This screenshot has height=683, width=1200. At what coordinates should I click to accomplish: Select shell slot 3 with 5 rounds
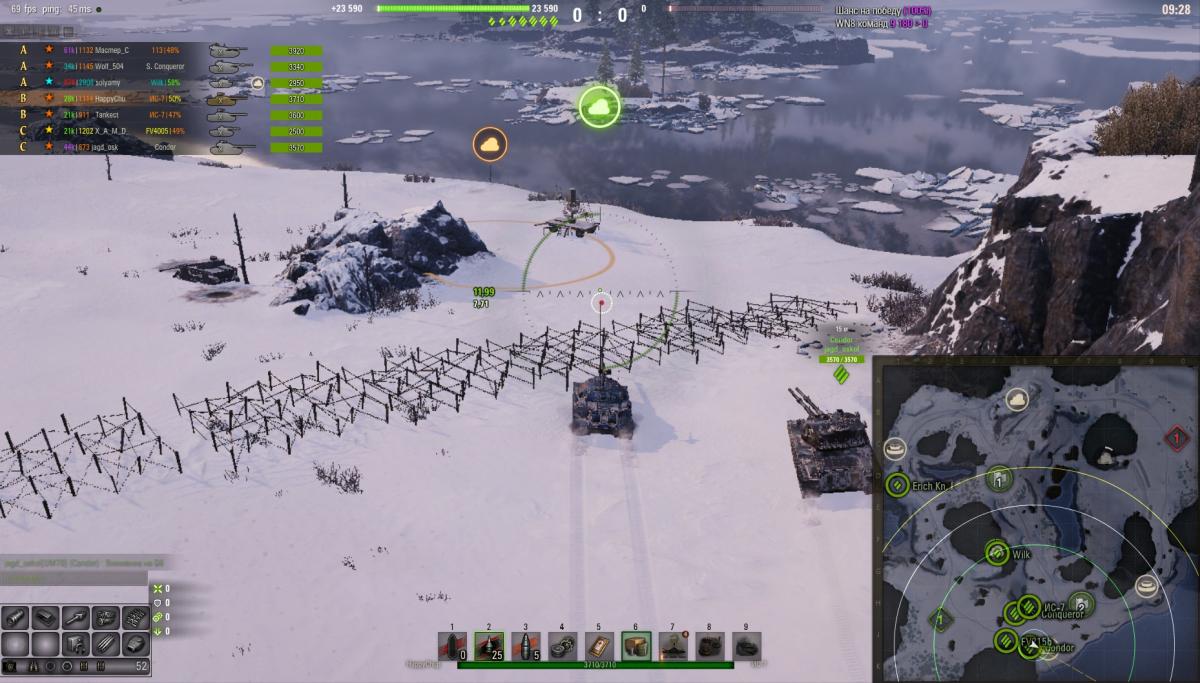[526, 646]
